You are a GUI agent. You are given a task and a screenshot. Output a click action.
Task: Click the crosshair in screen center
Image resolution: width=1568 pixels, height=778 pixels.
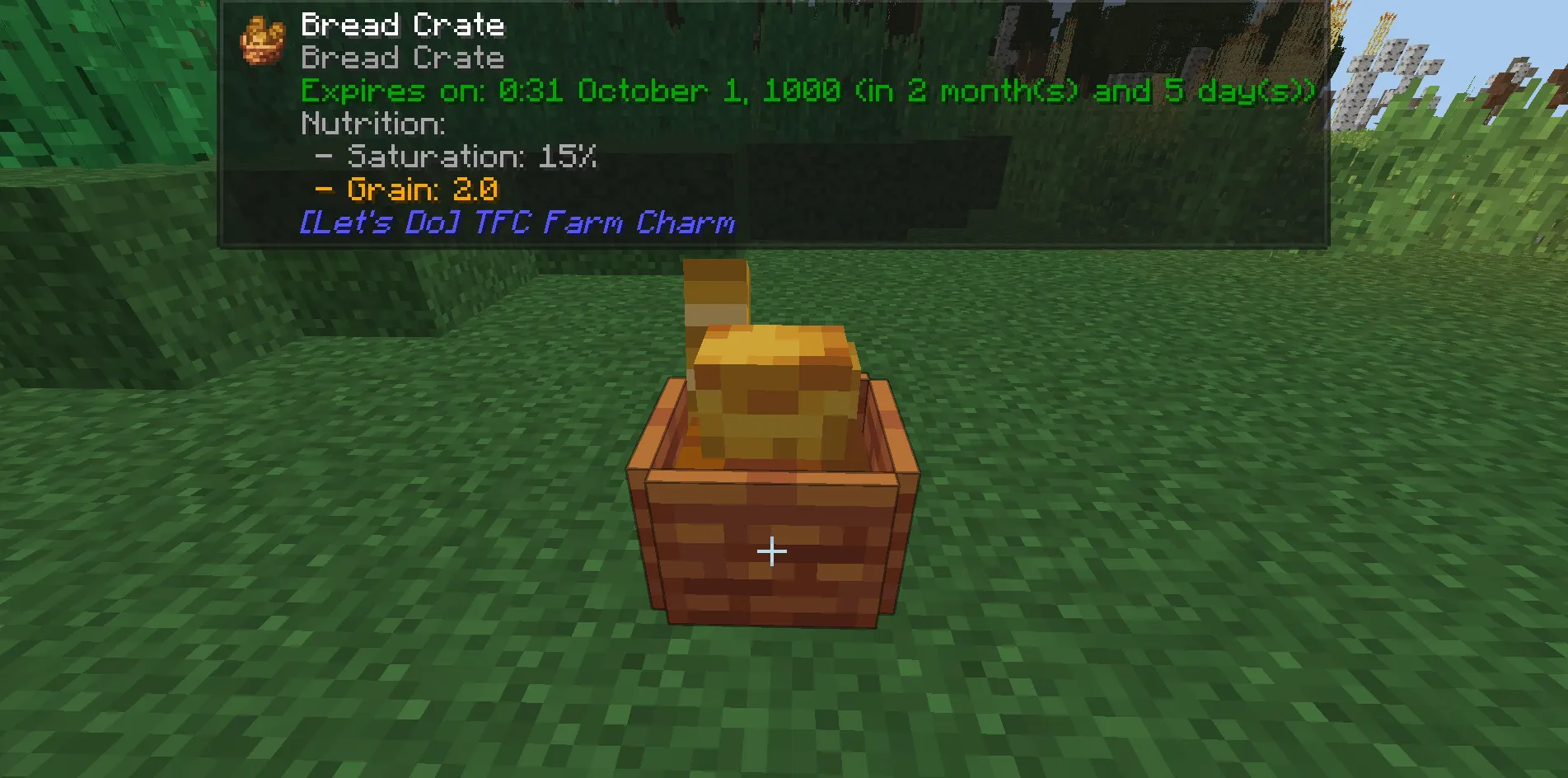771,550
